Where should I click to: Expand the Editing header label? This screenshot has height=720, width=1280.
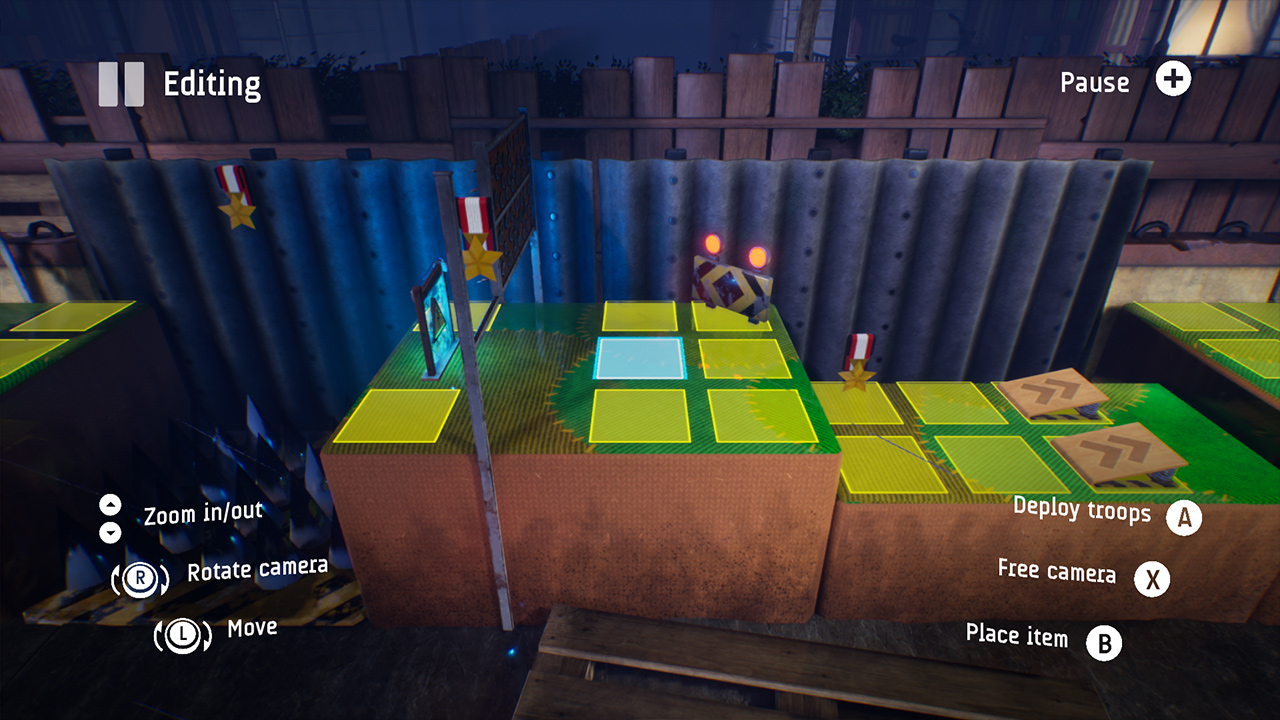pyautogui.click(x=213, y=83)
